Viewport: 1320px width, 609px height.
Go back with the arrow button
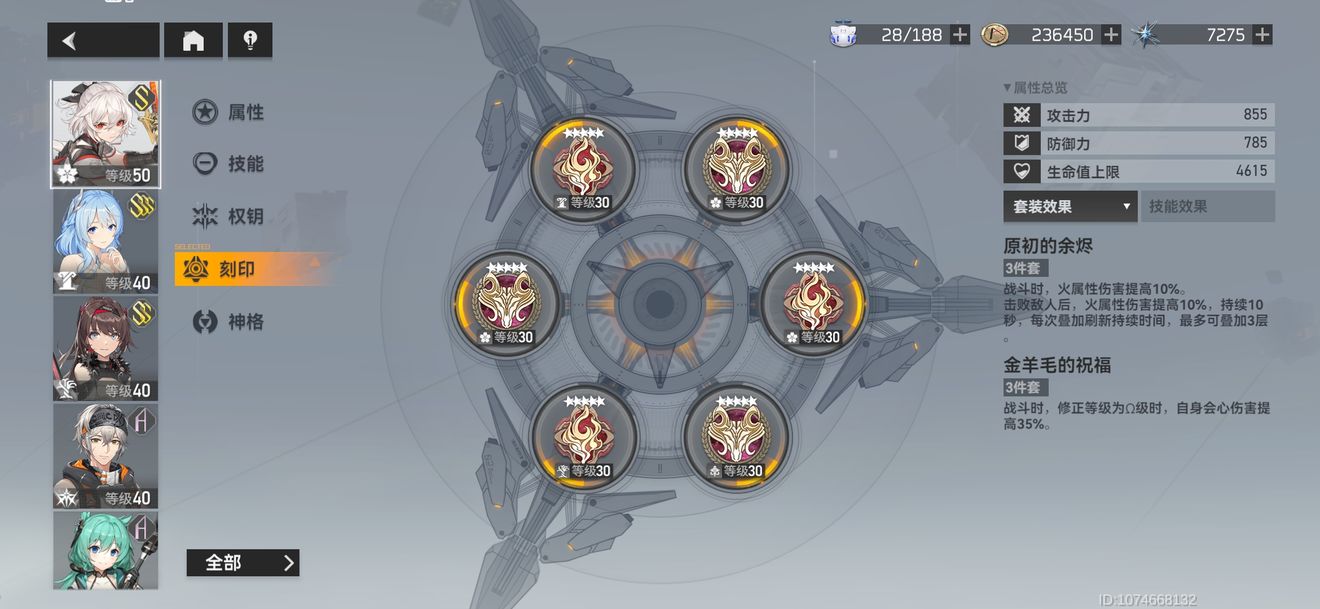coord(102,41)
